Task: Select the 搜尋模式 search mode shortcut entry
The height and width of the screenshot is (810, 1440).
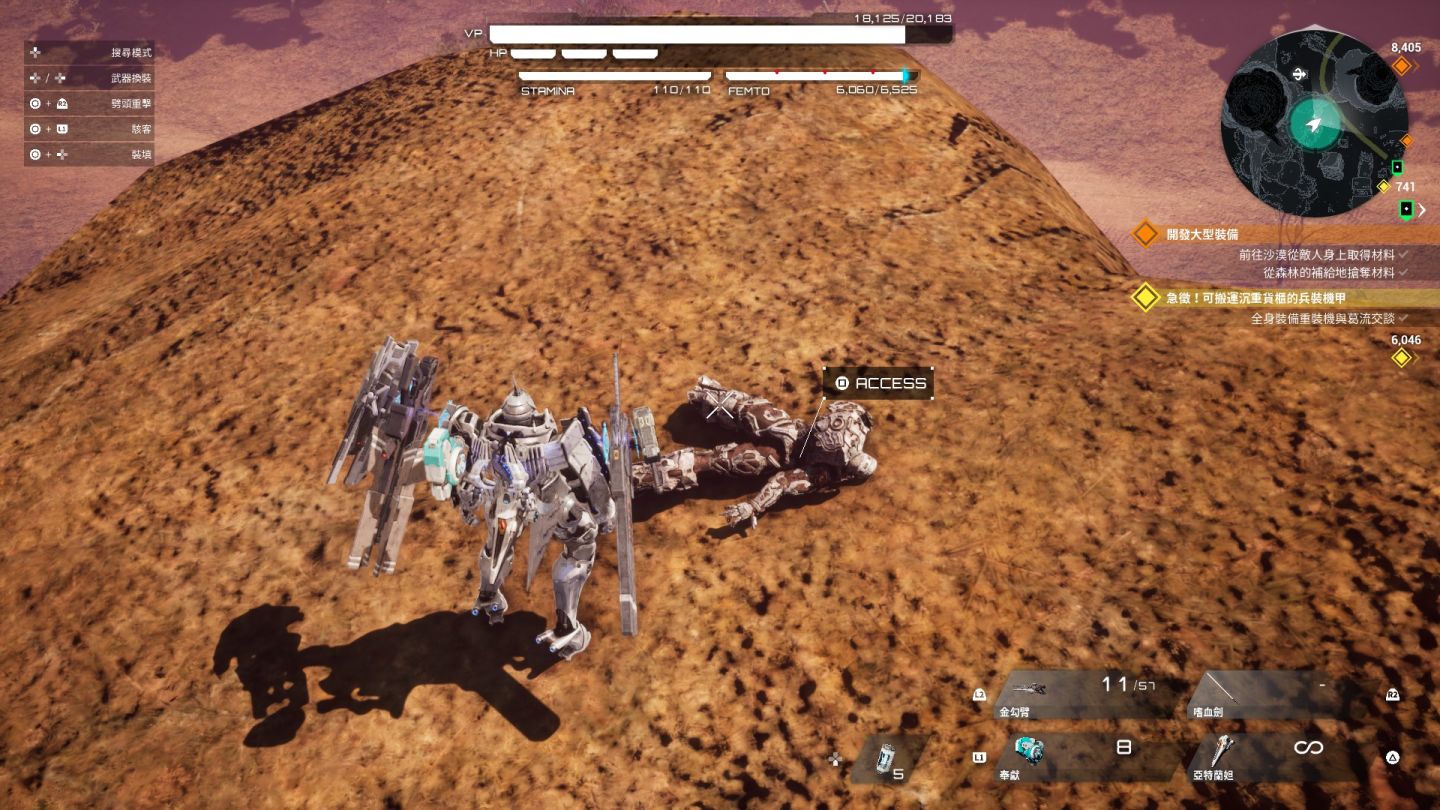Action: [x=90, y=52]
